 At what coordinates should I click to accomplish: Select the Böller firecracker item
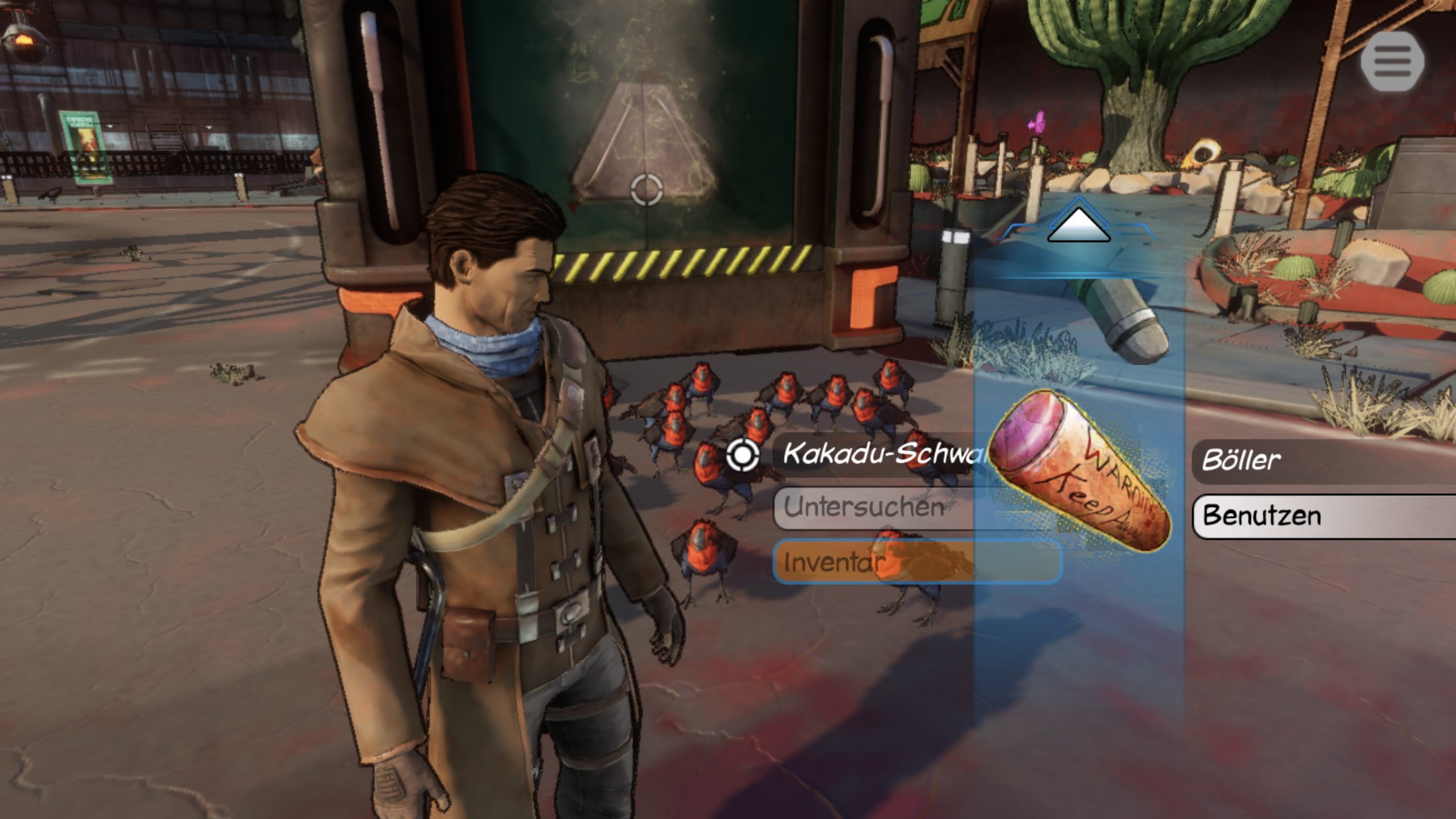[x=1081, y=469]
